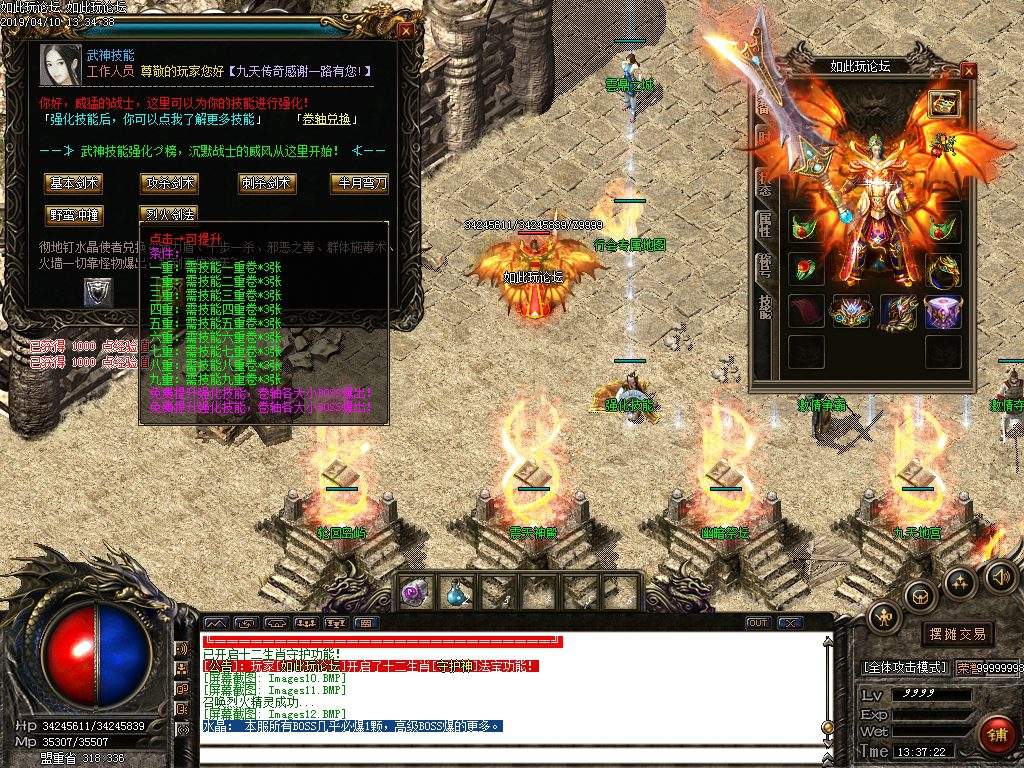Viewport: 1024px width, 768px height.
Task: Select the 攻杀剑术 skill button
Action: (169, 183)
